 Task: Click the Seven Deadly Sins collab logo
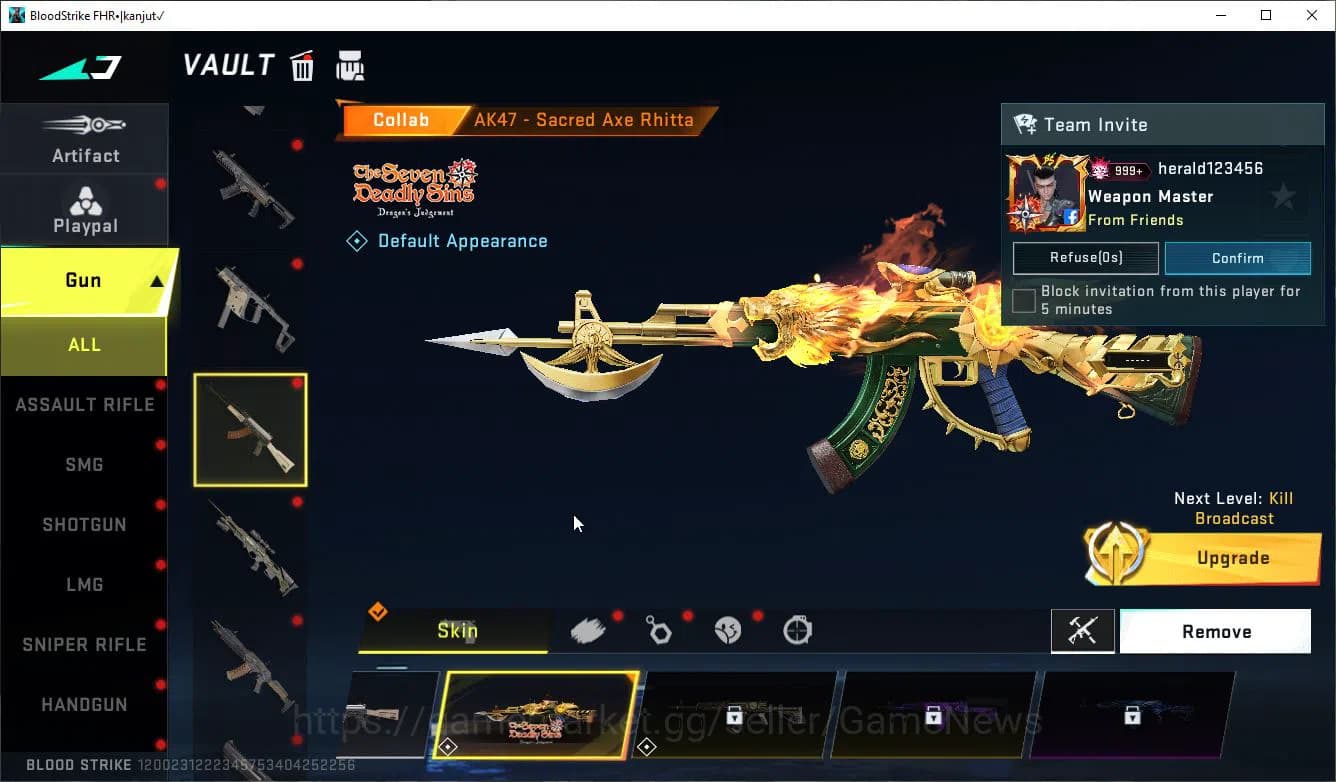413,185
